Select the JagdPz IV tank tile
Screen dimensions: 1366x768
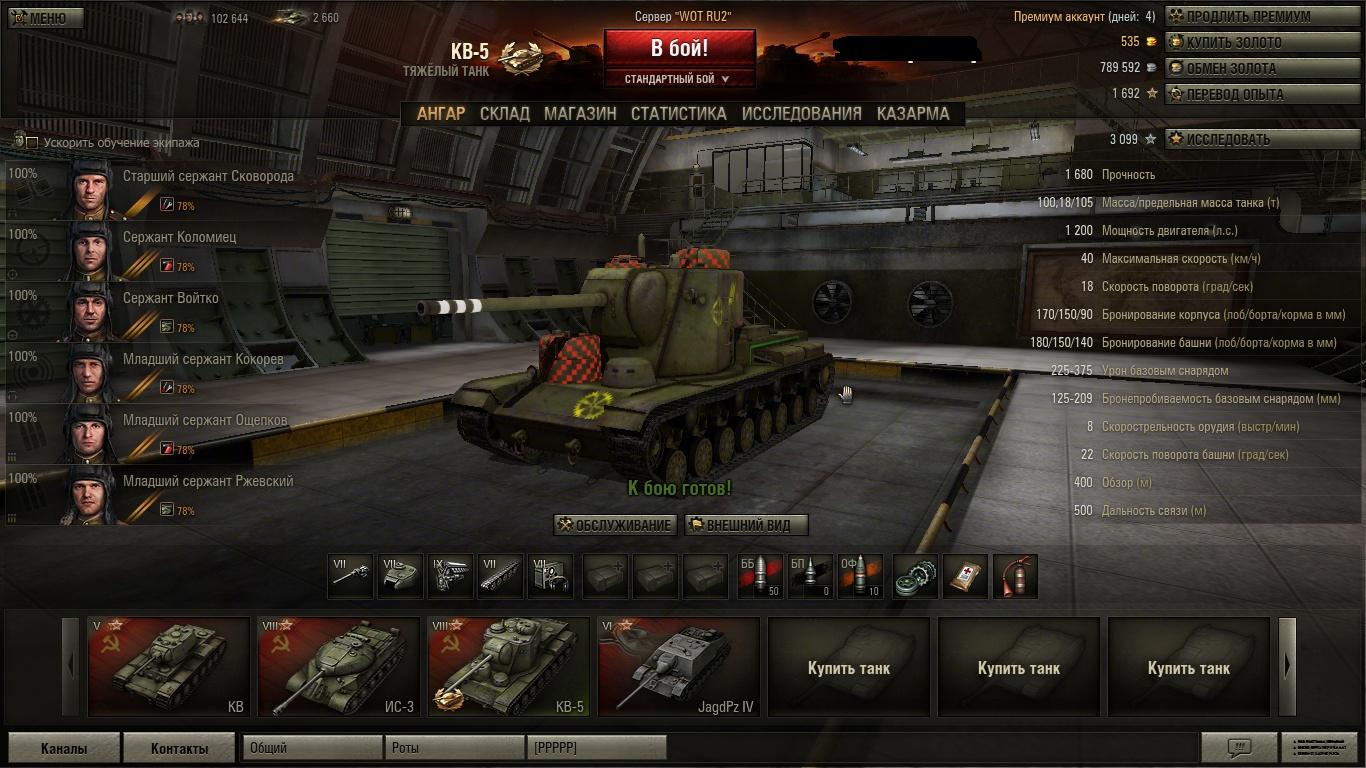click(678, 667)
